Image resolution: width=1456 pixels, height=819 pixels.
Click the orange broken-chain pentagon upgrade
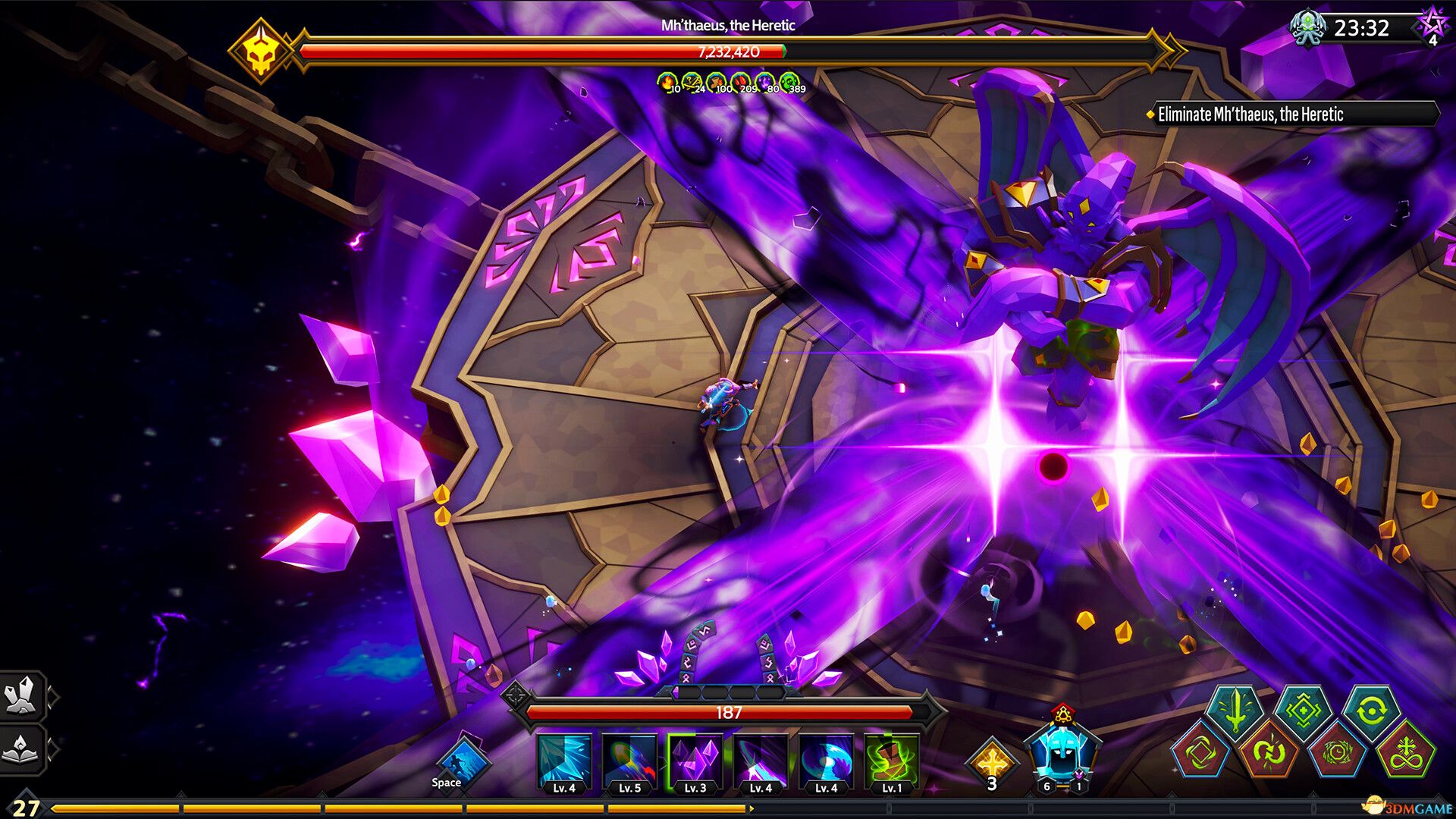[x=1268, y=755]
